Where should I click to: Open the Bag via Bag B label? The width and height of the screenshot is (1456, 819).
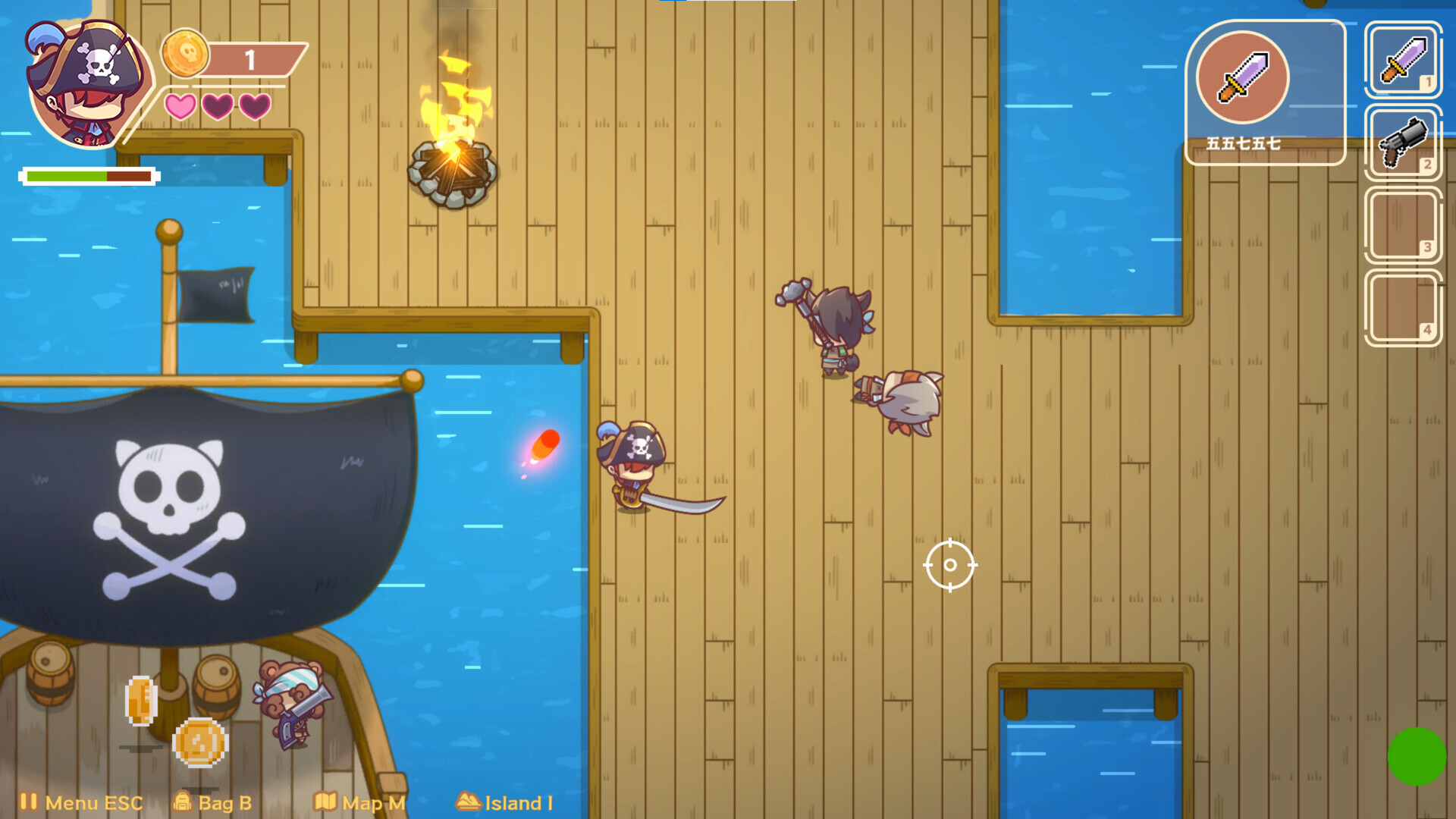[223, 803]
